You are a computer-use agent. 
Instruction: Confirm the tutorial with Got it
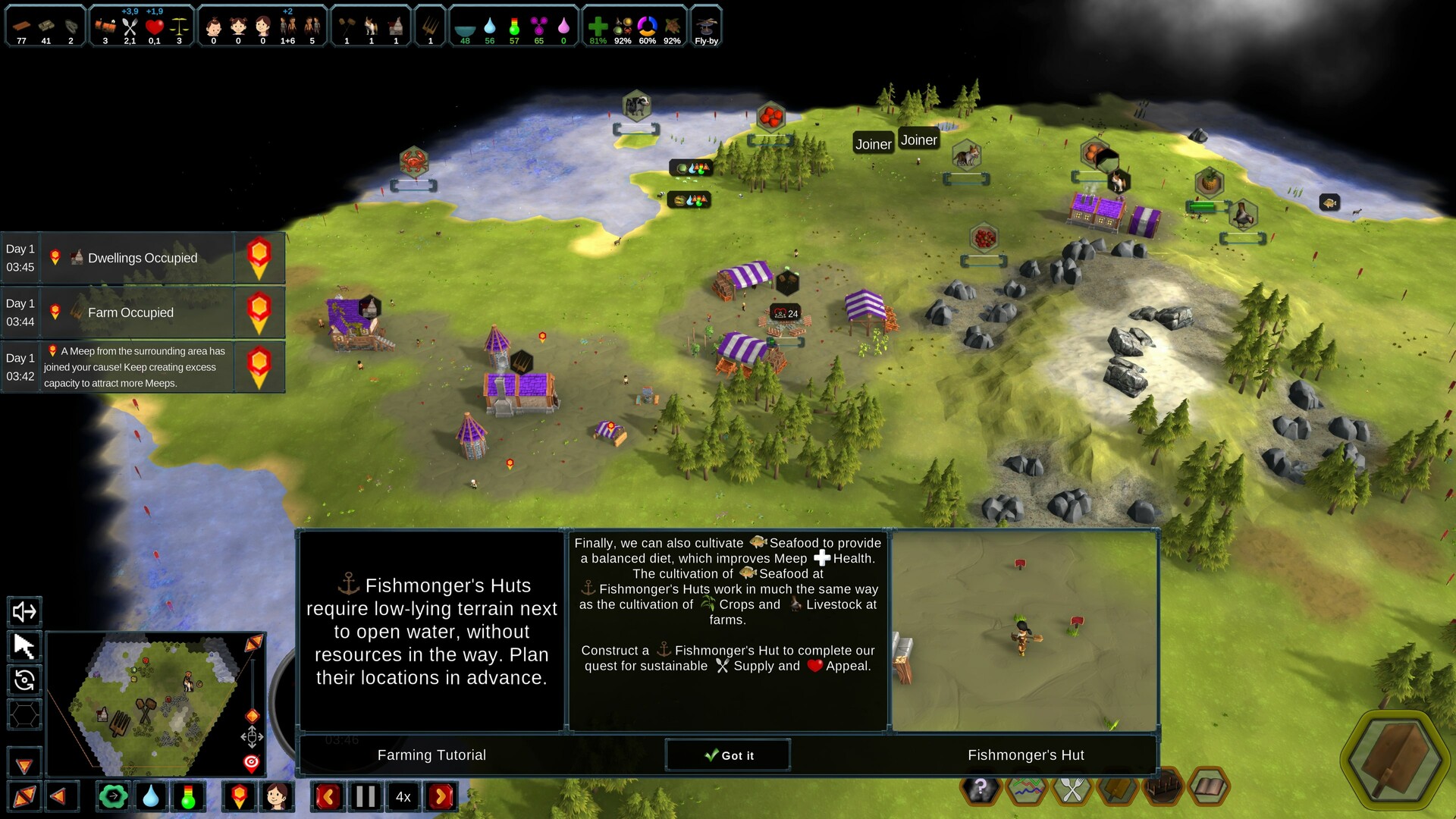click(x=728, y=755)
